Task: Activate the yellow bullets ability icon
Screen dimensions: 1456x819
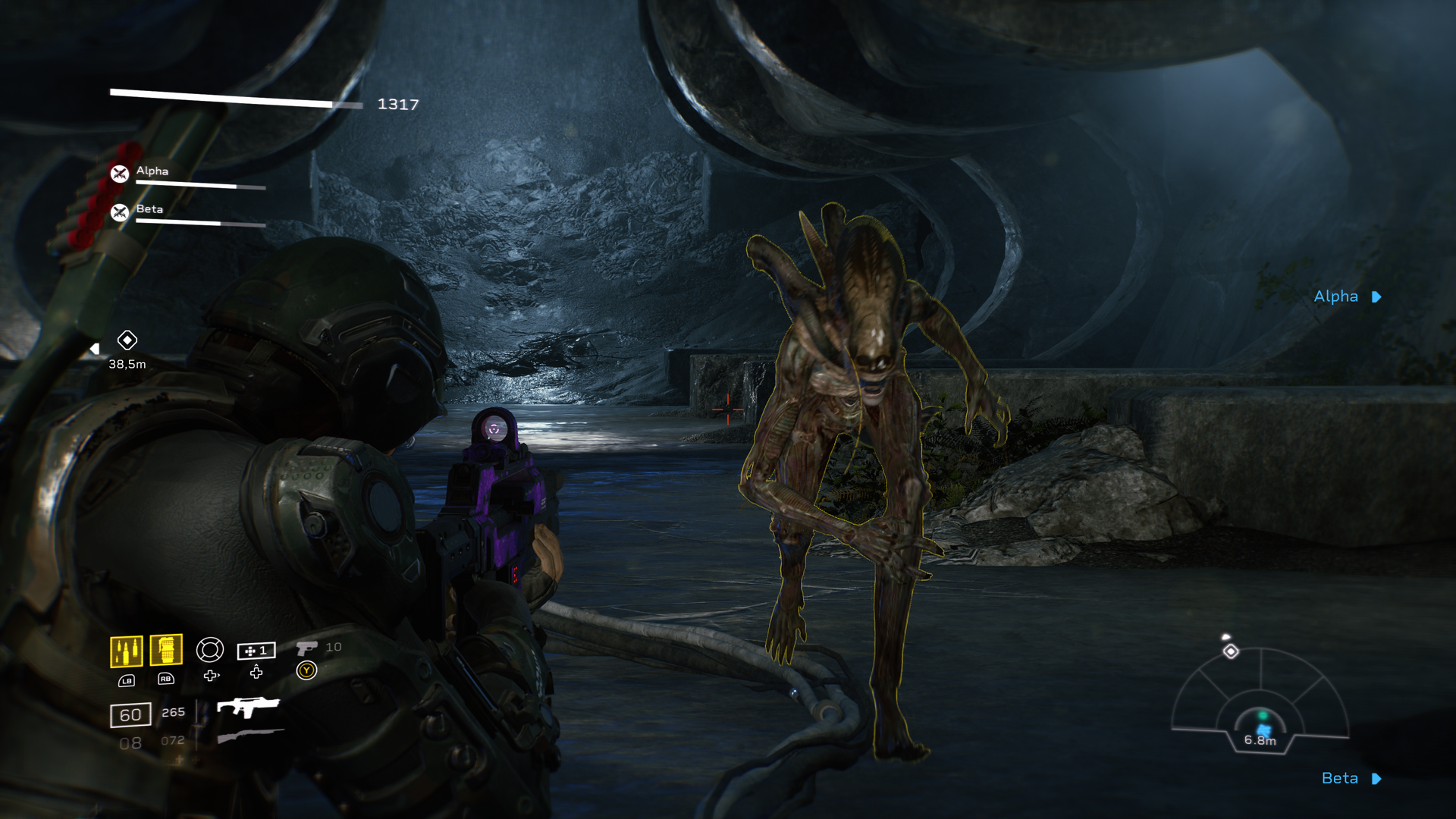Action: click(126, 651)
